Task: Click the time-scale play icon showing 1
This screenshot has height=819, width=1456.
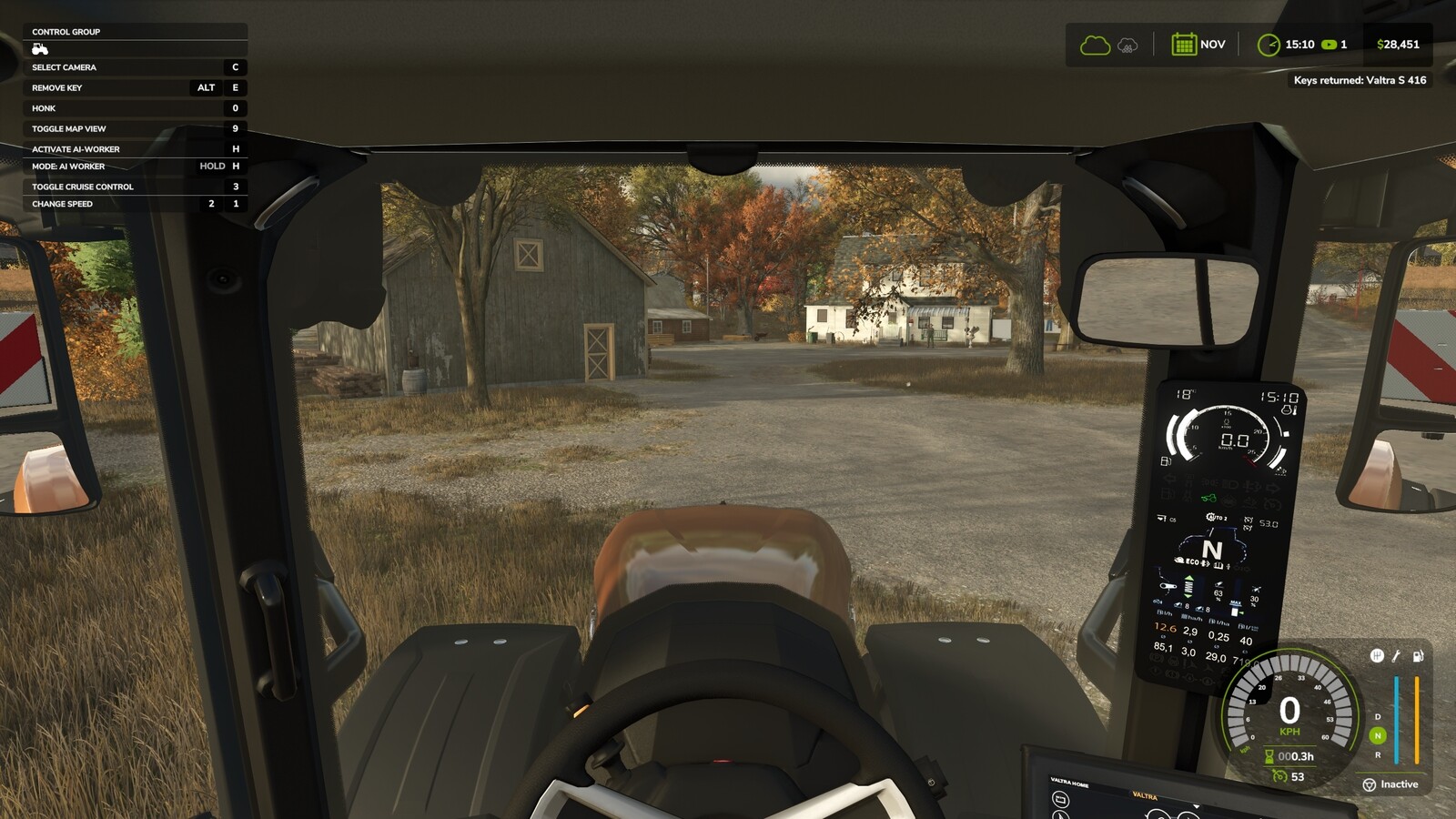Action: [1330, 43]
